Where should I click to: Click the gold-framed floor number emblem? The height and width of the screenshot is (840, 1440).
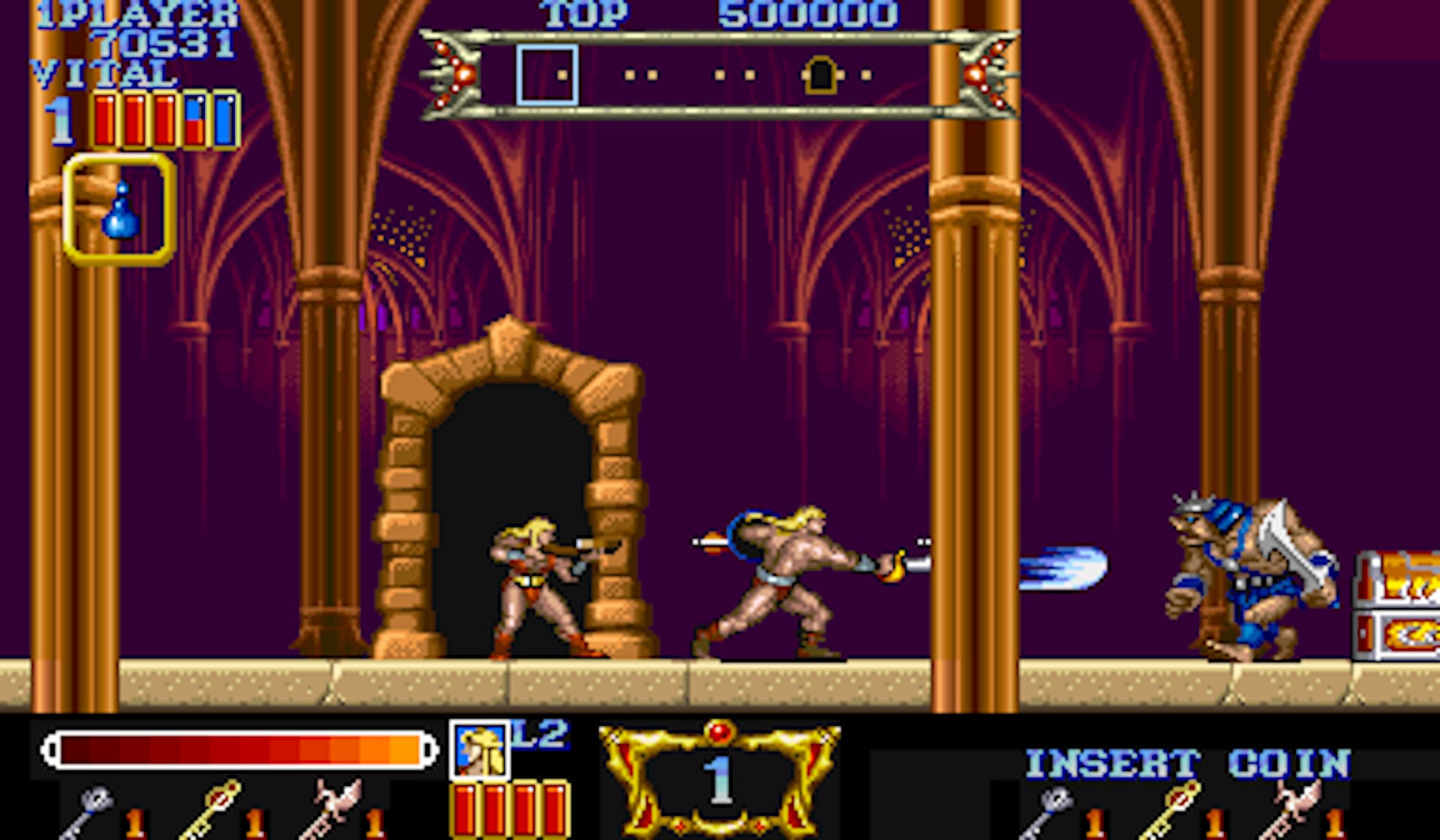(x=719, y=778)
